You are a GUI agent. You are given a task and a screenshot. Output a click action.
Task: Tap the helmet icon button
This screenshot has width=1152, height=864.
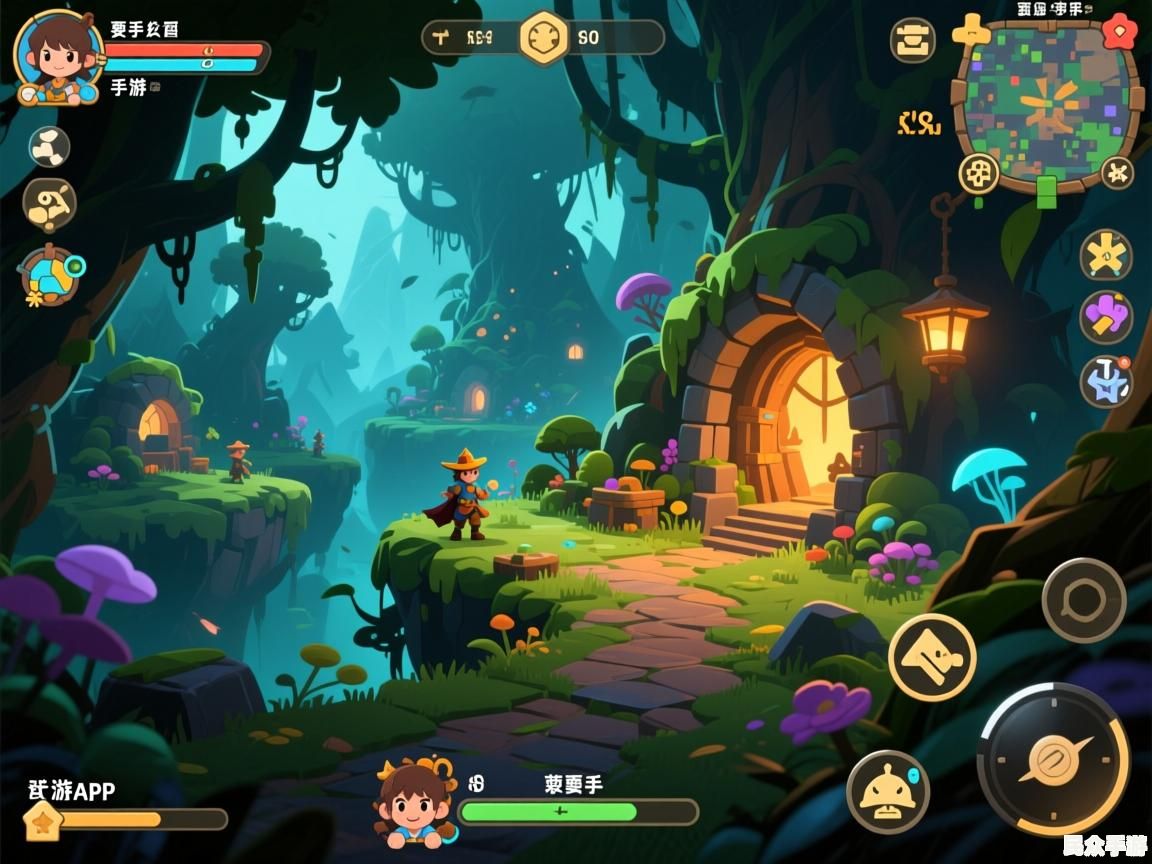pyautogui.click(x=888, y=792)
